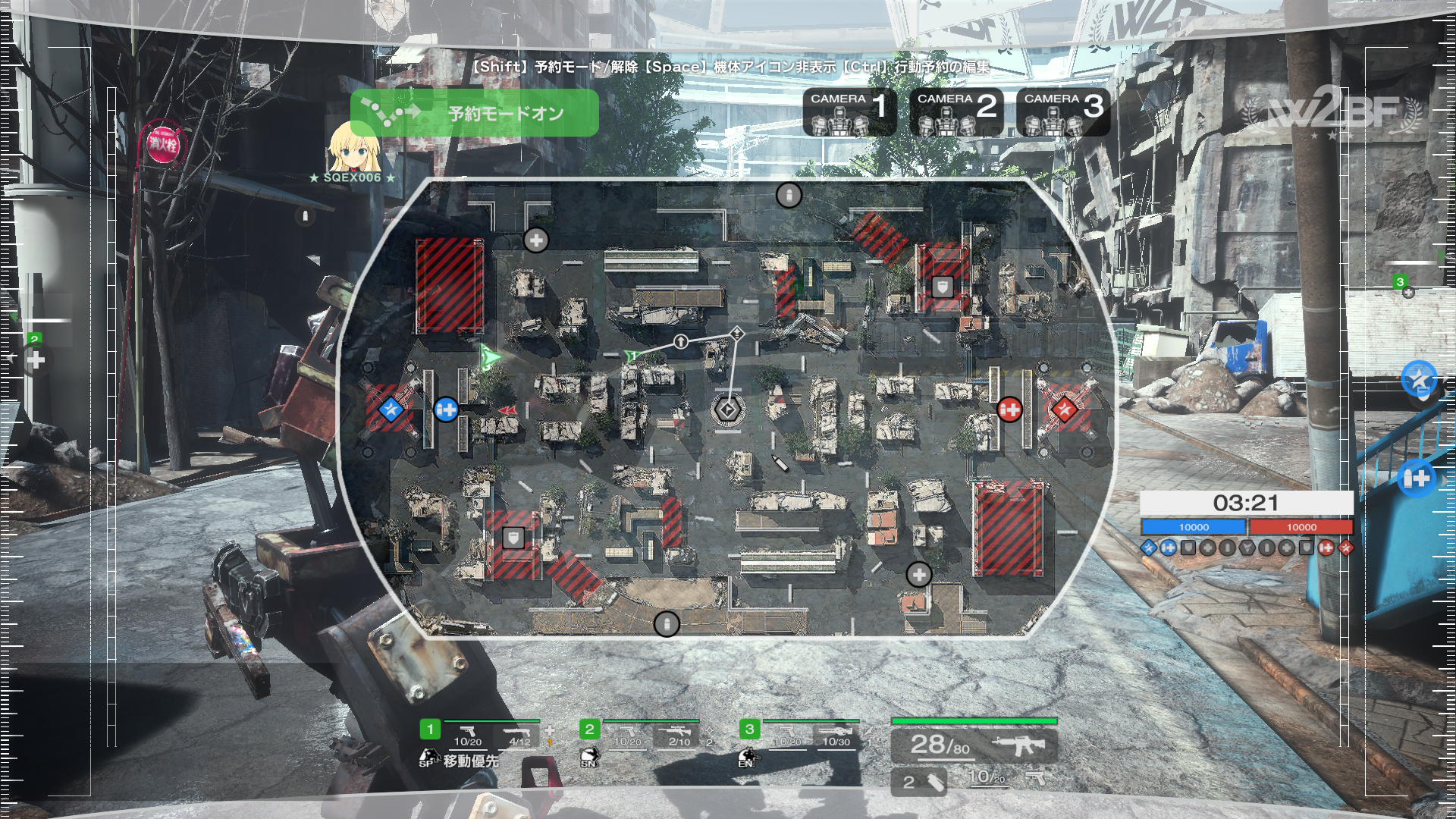Click the SQEX006 player avatar portrait
The image size is (1456, 819).
(353, 147)
